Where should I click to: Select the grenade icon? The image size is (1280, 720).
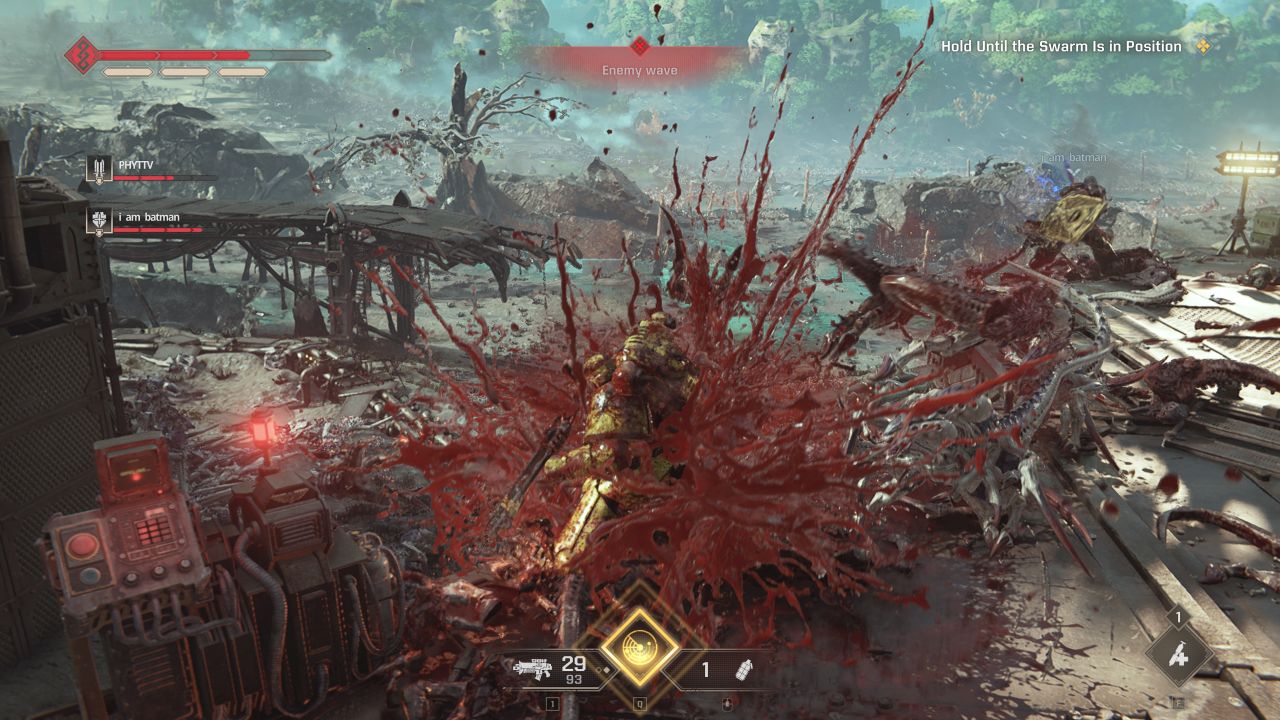coord(743,670)
